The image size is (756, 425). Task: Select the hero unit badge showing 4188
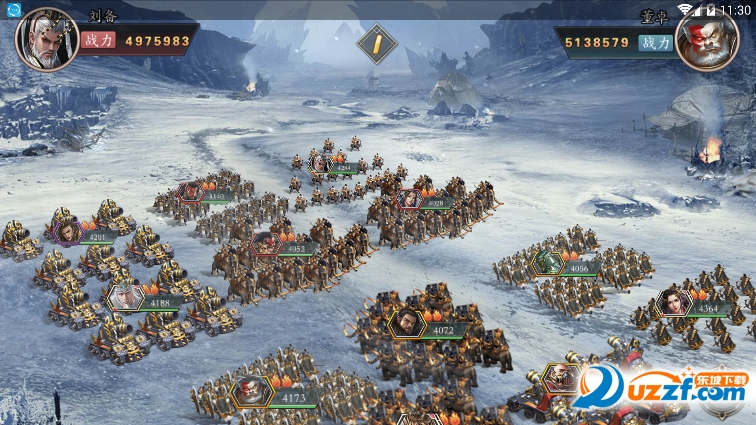(x=128, y=298)
